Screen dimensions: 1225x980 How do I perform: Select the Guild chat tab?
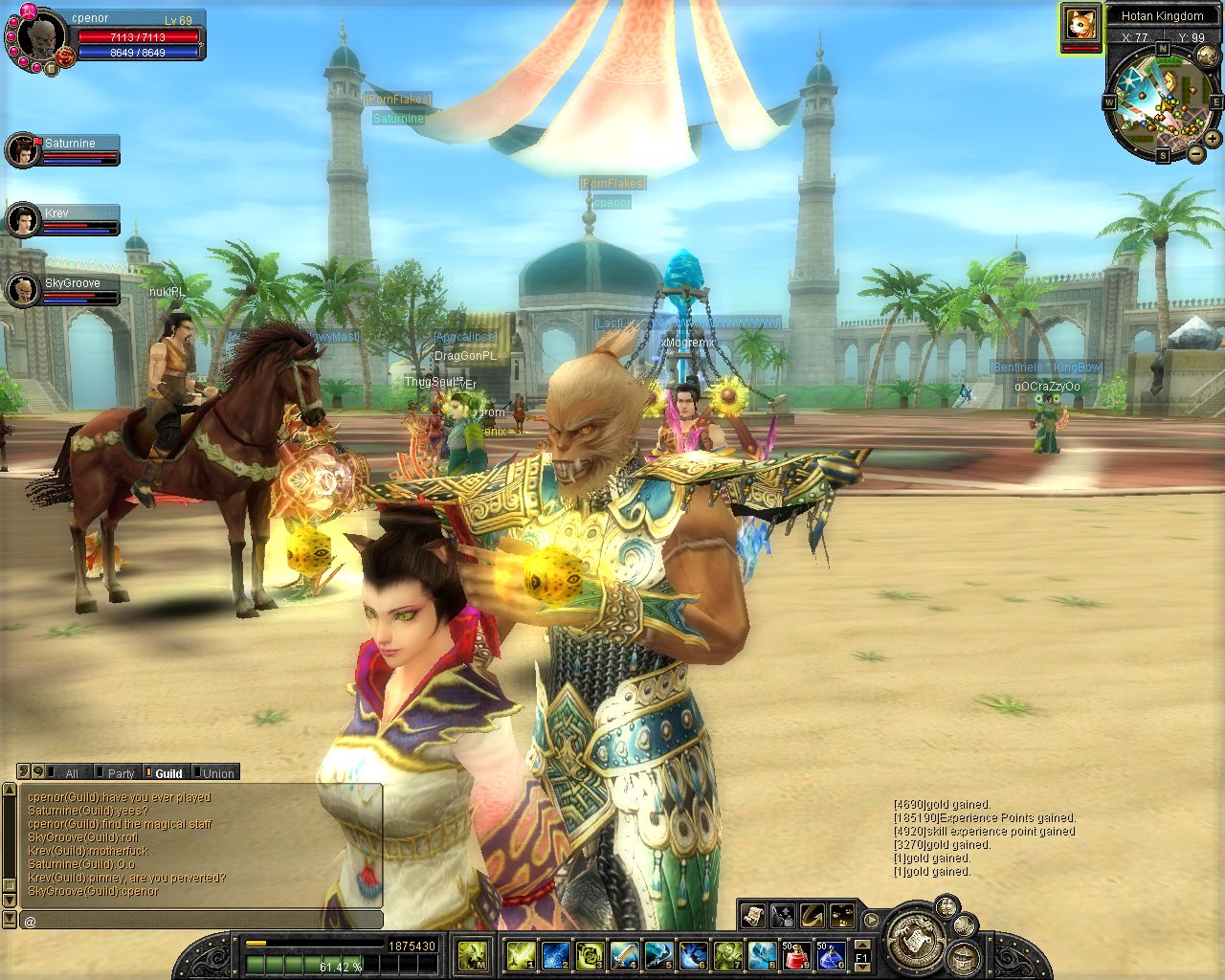point(168,773)
